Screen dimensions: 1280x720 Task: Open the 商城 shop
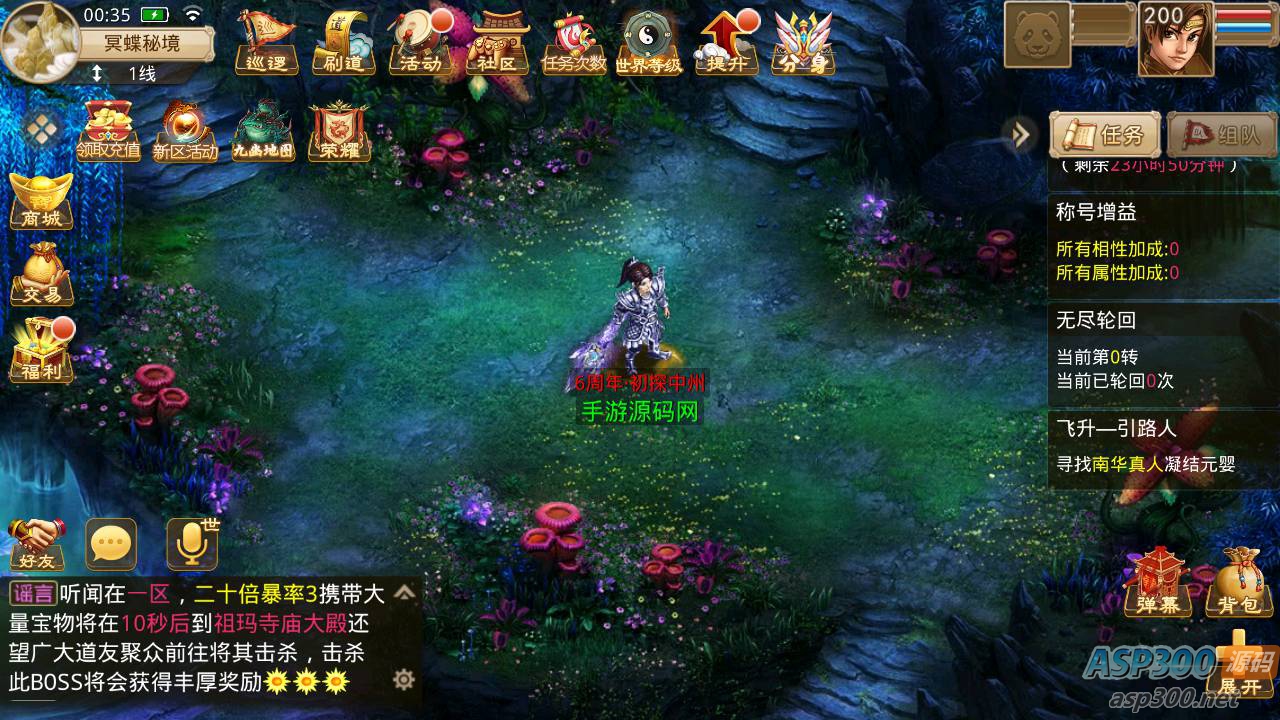click(41, 201)
